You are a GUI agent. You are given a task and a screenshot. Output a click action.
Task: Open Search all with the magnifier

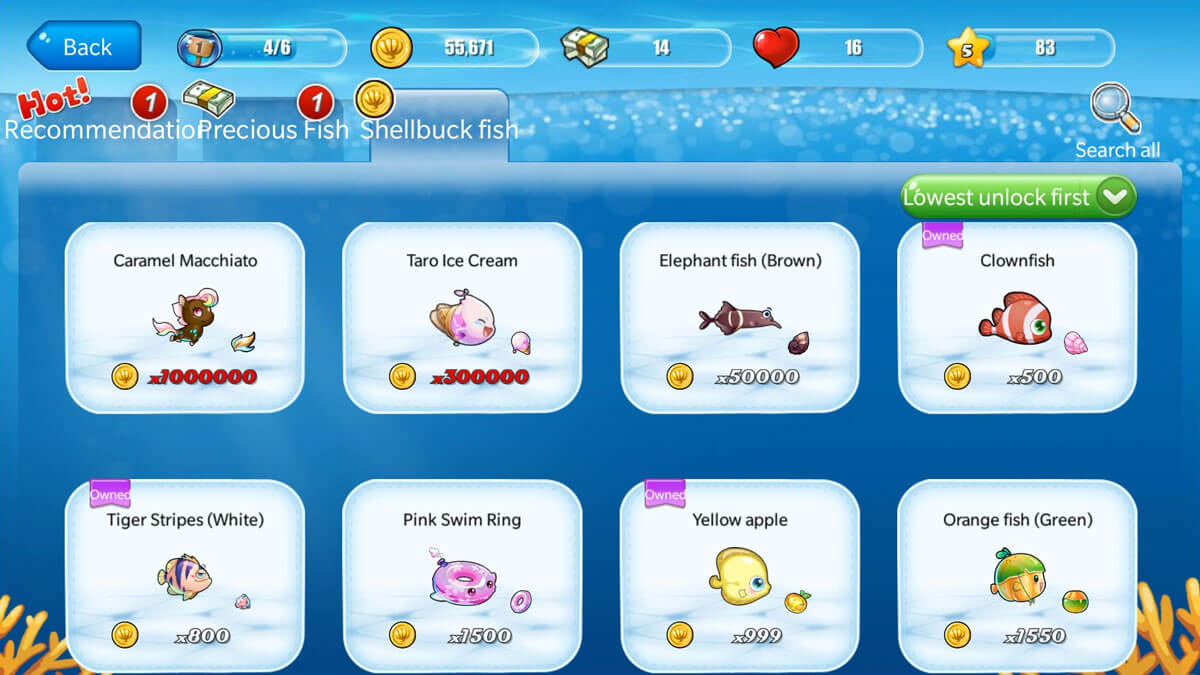pyautogui.click(x=1117, y=122)
